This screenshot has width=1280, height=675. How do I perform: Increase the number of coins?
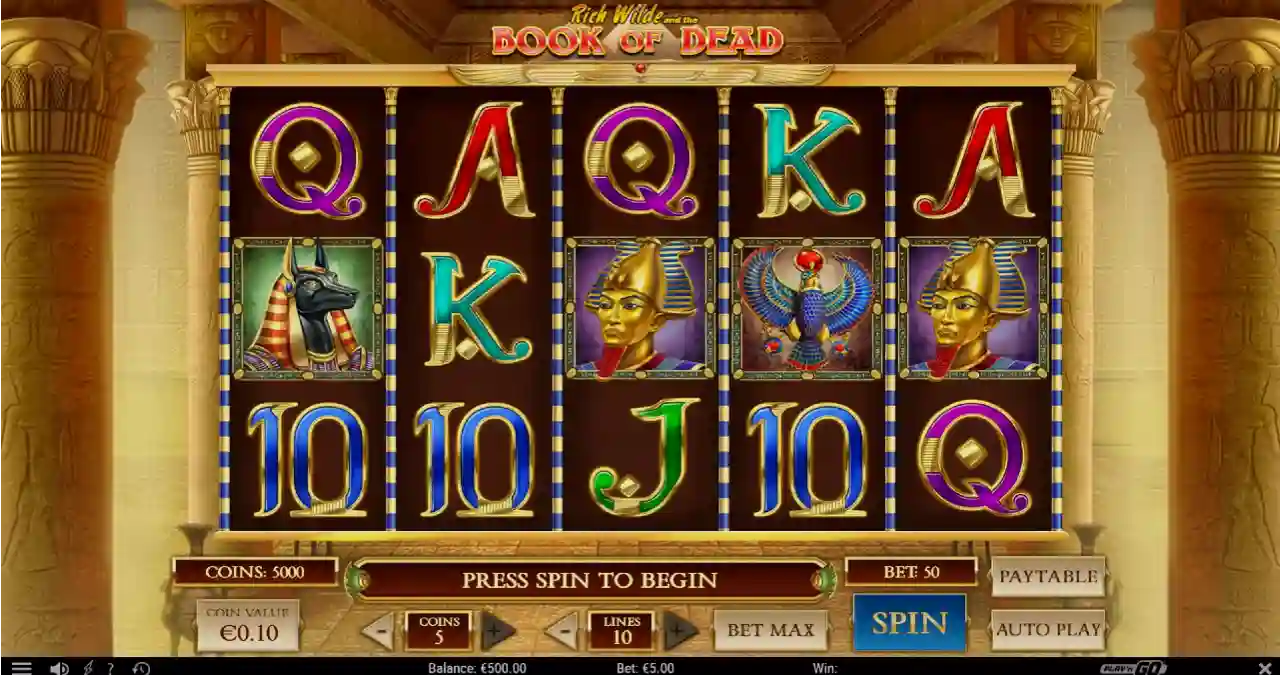pos(498,631)
